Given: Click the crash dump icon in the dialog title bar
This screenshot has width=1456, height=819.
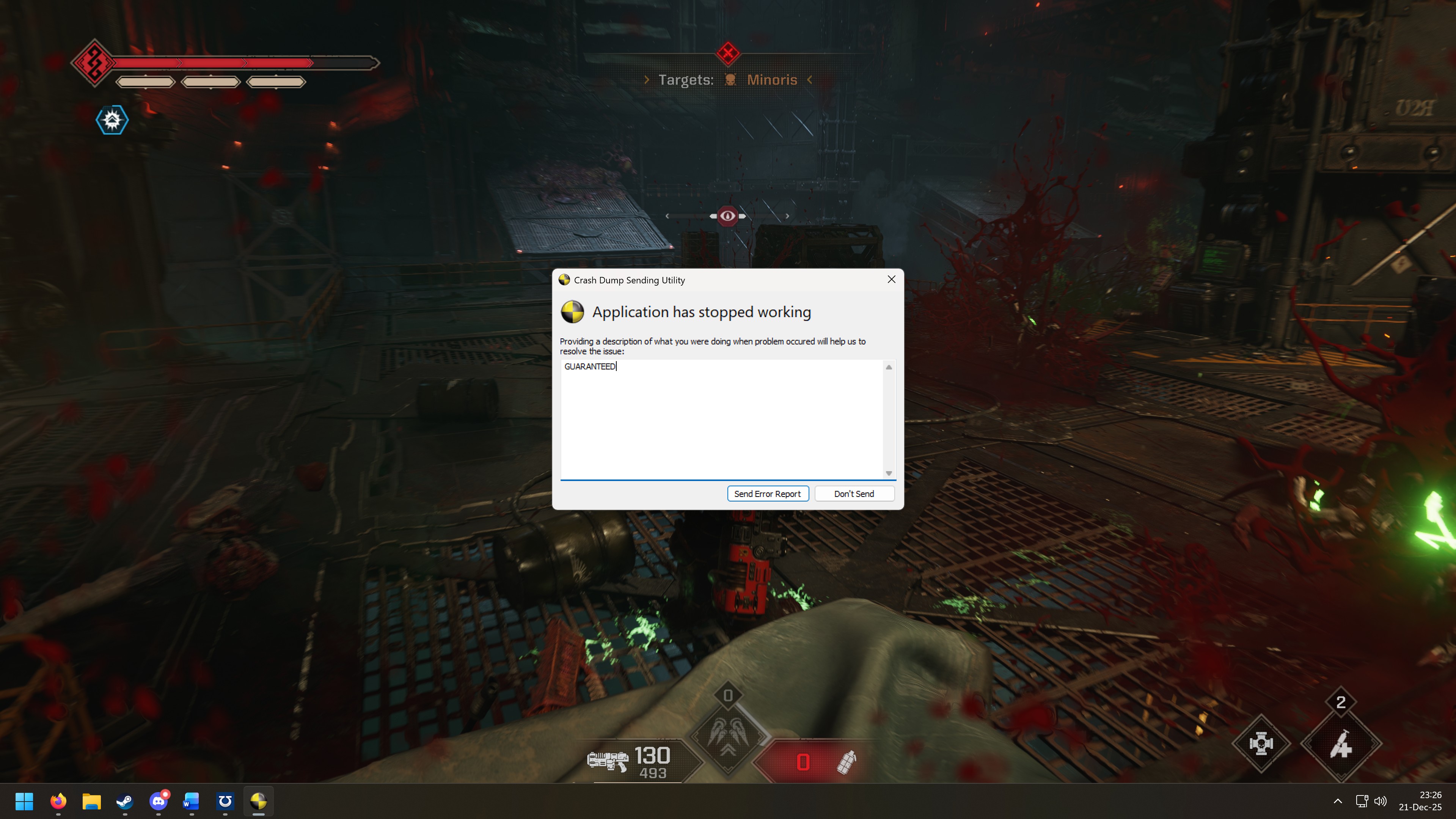Looking at the screenshot, I should click(x=565, y=280).
